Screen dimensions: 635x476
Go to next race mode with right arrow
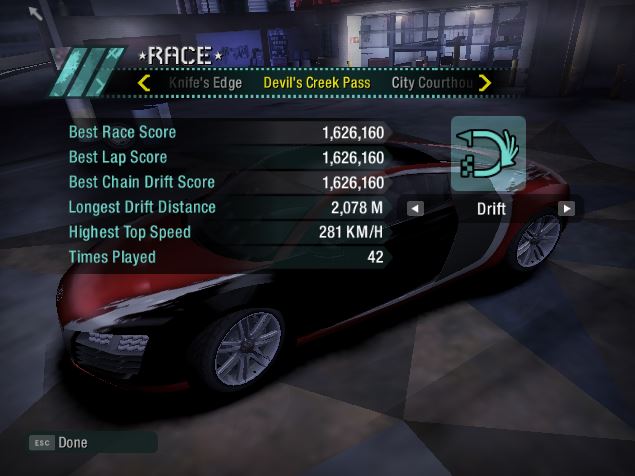(567, 209)
